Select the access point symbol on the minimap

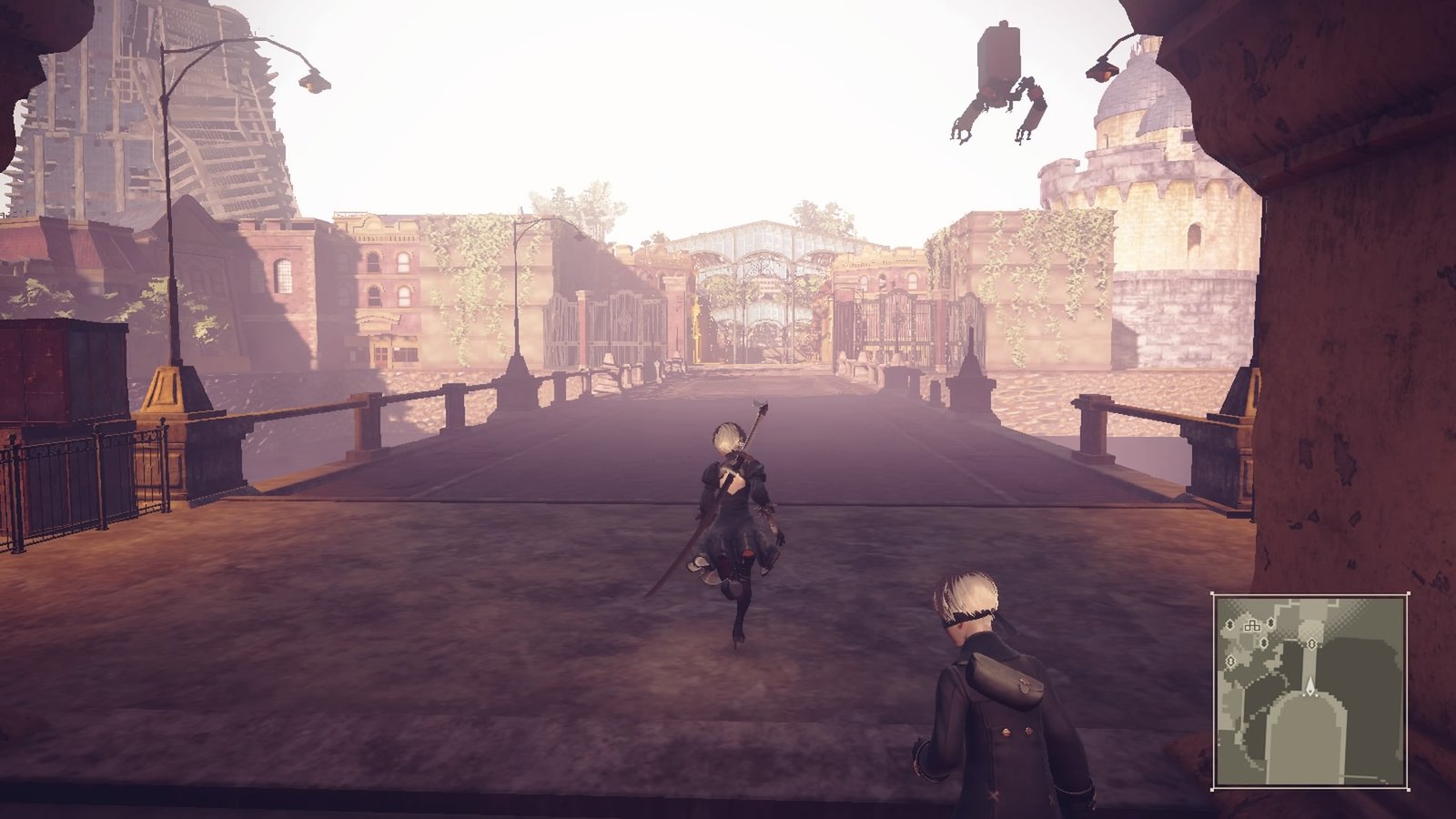click(1251, 626)
